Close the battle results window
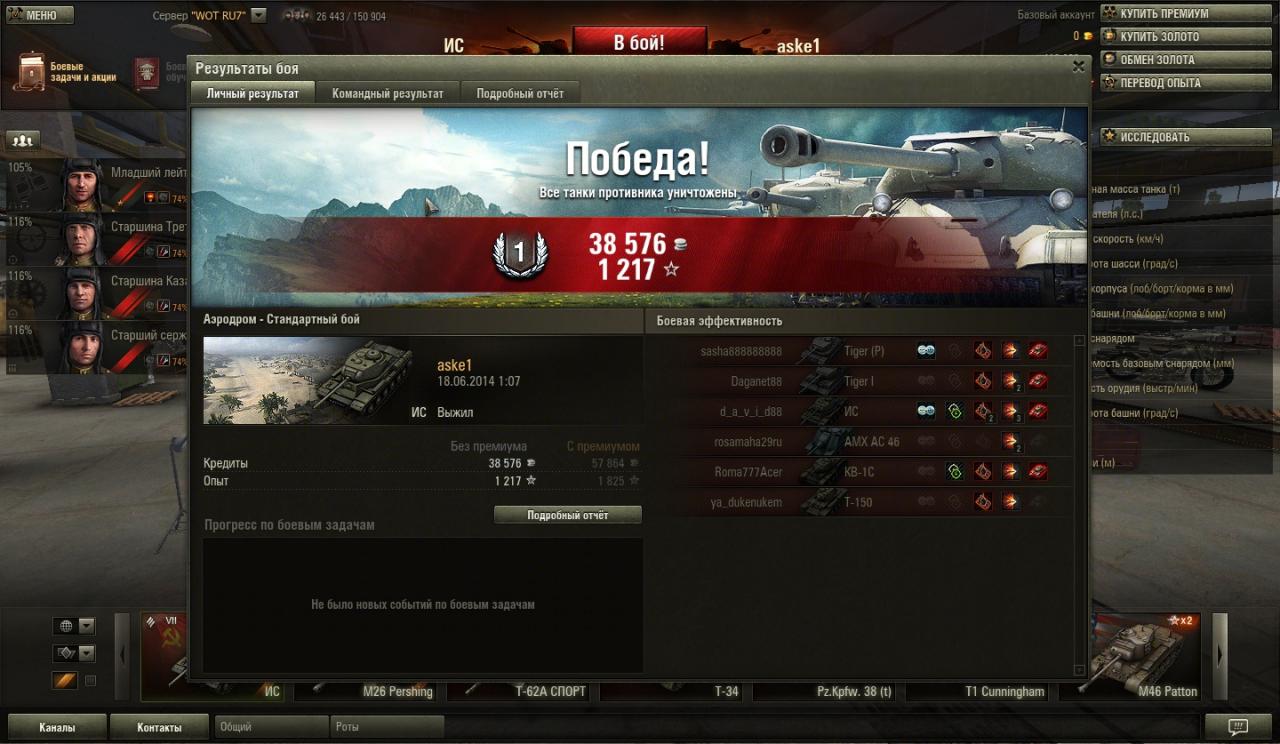1280x744 pixels. coord(1078,67)
